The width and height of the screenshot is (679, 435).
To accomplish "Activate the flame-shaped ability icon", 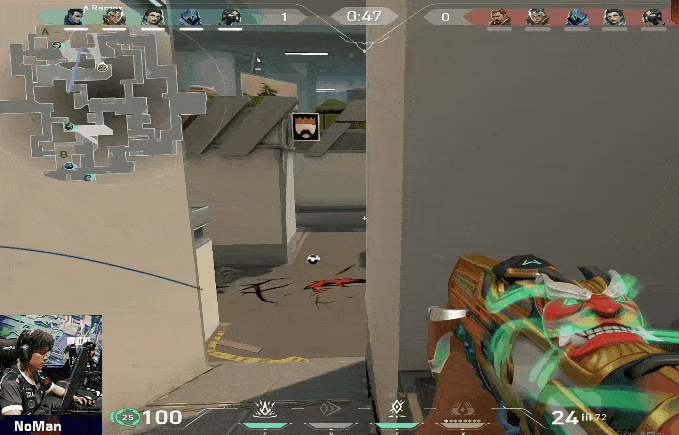I will point(266,409).
